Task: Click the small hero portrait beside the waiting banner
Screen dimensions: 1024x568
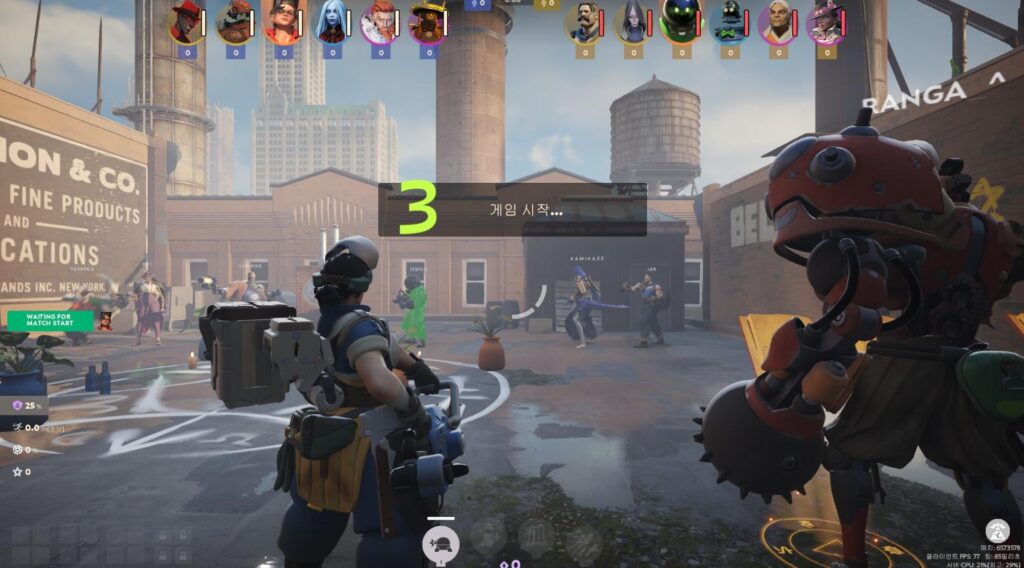Action: tap(104, 321)
